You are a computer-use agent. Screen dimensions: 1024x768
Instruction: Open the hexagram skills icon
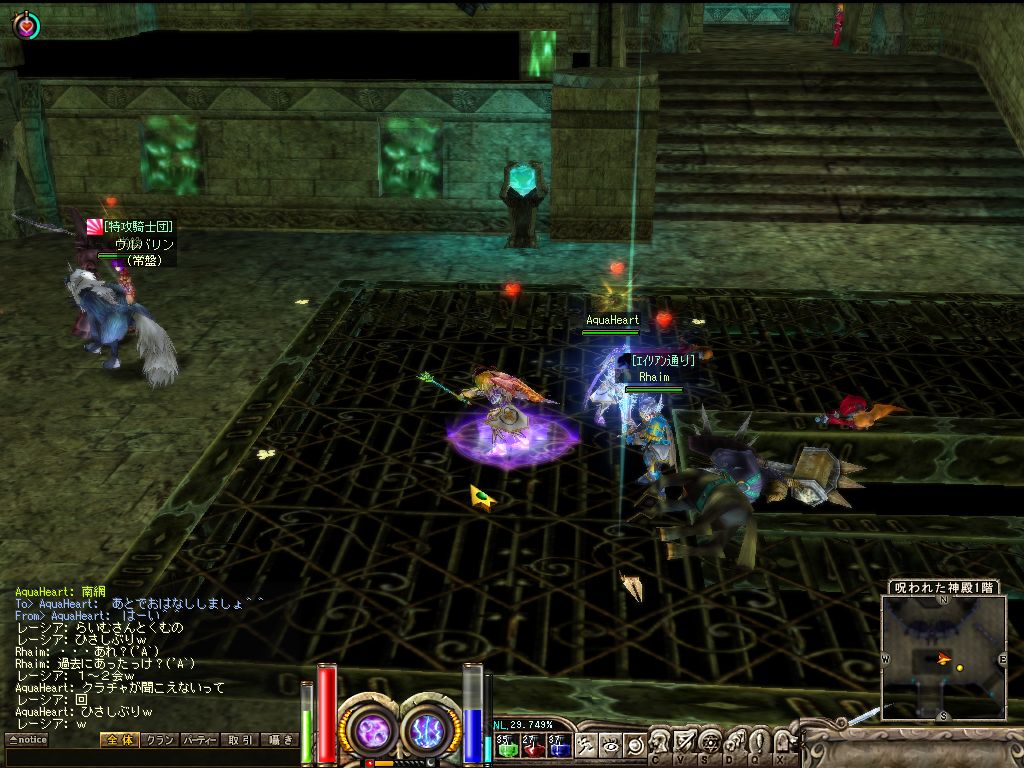coord(710,743)
